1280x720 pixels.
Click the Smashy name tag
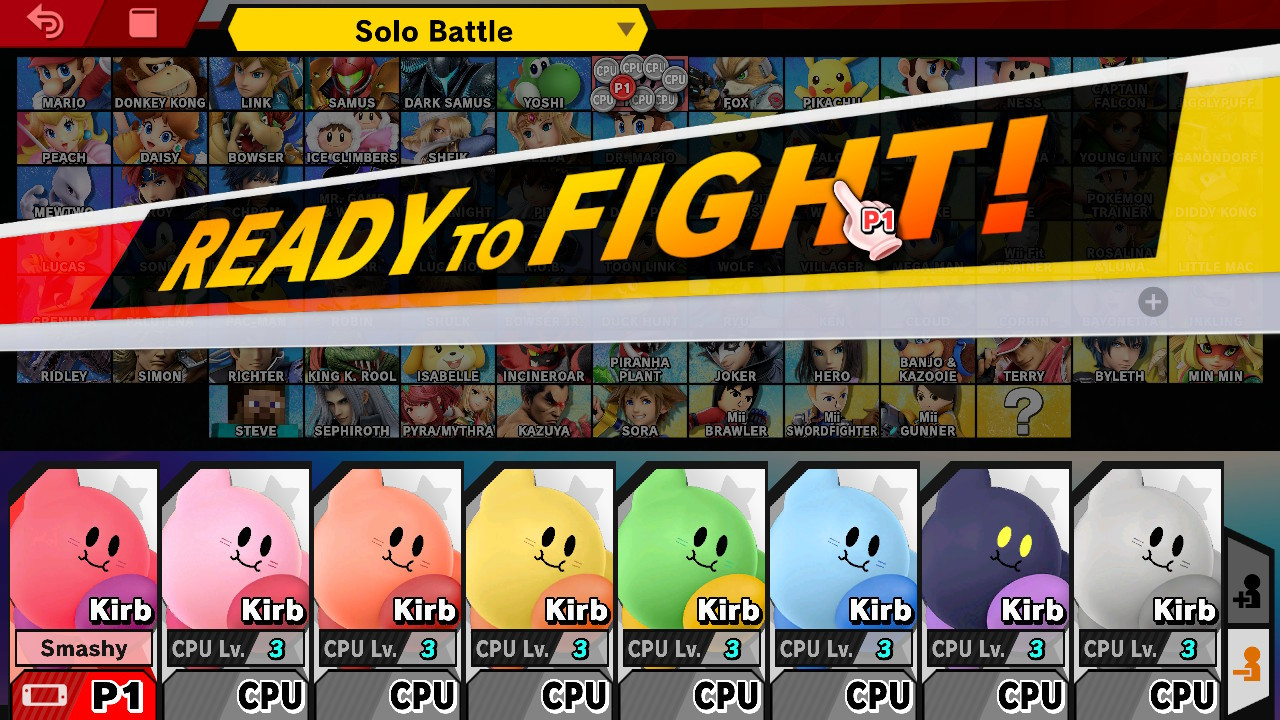83,648
